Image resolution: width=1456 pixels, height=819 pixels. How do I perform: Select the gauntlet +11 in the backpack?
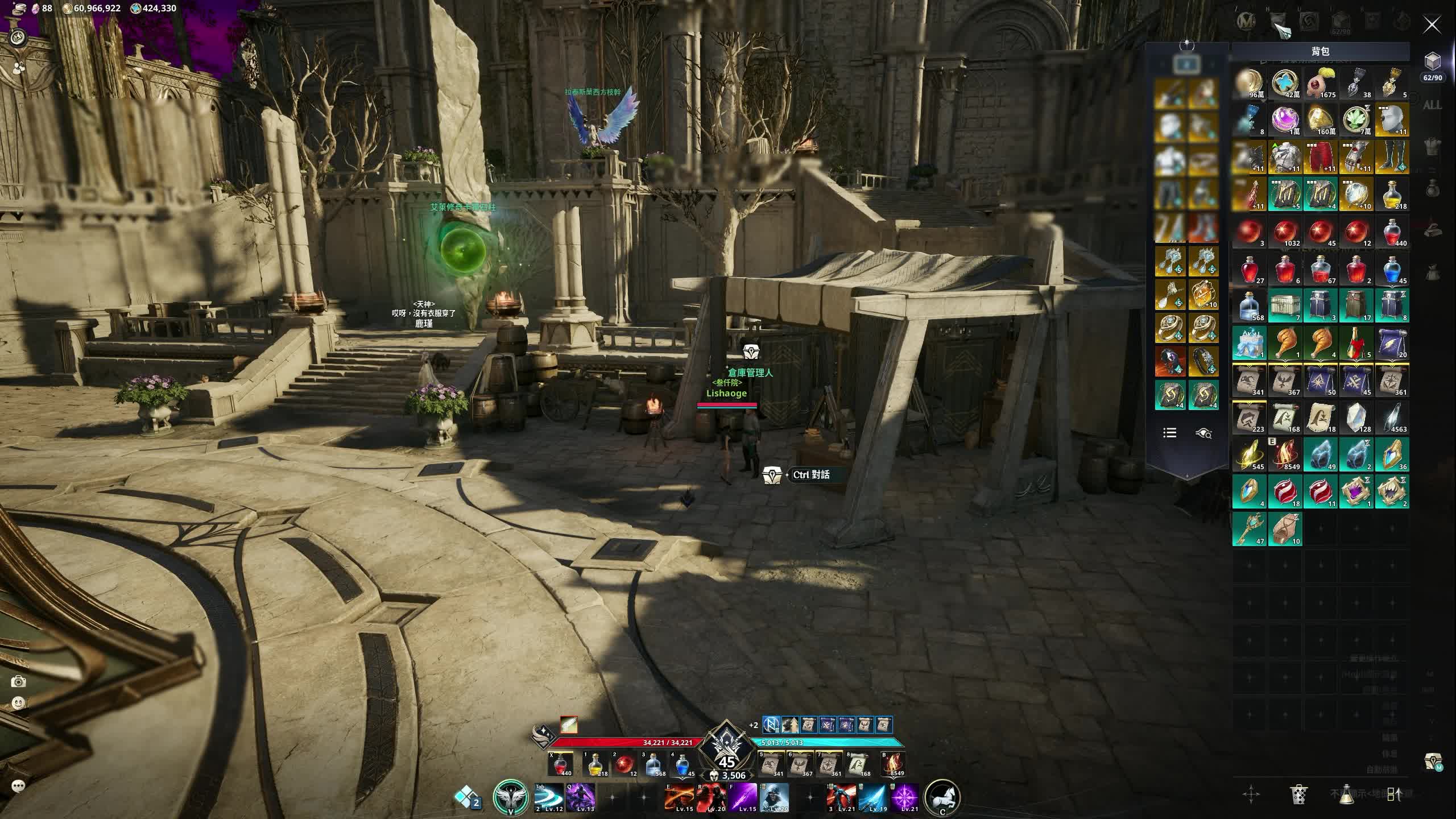[1356, 158]
